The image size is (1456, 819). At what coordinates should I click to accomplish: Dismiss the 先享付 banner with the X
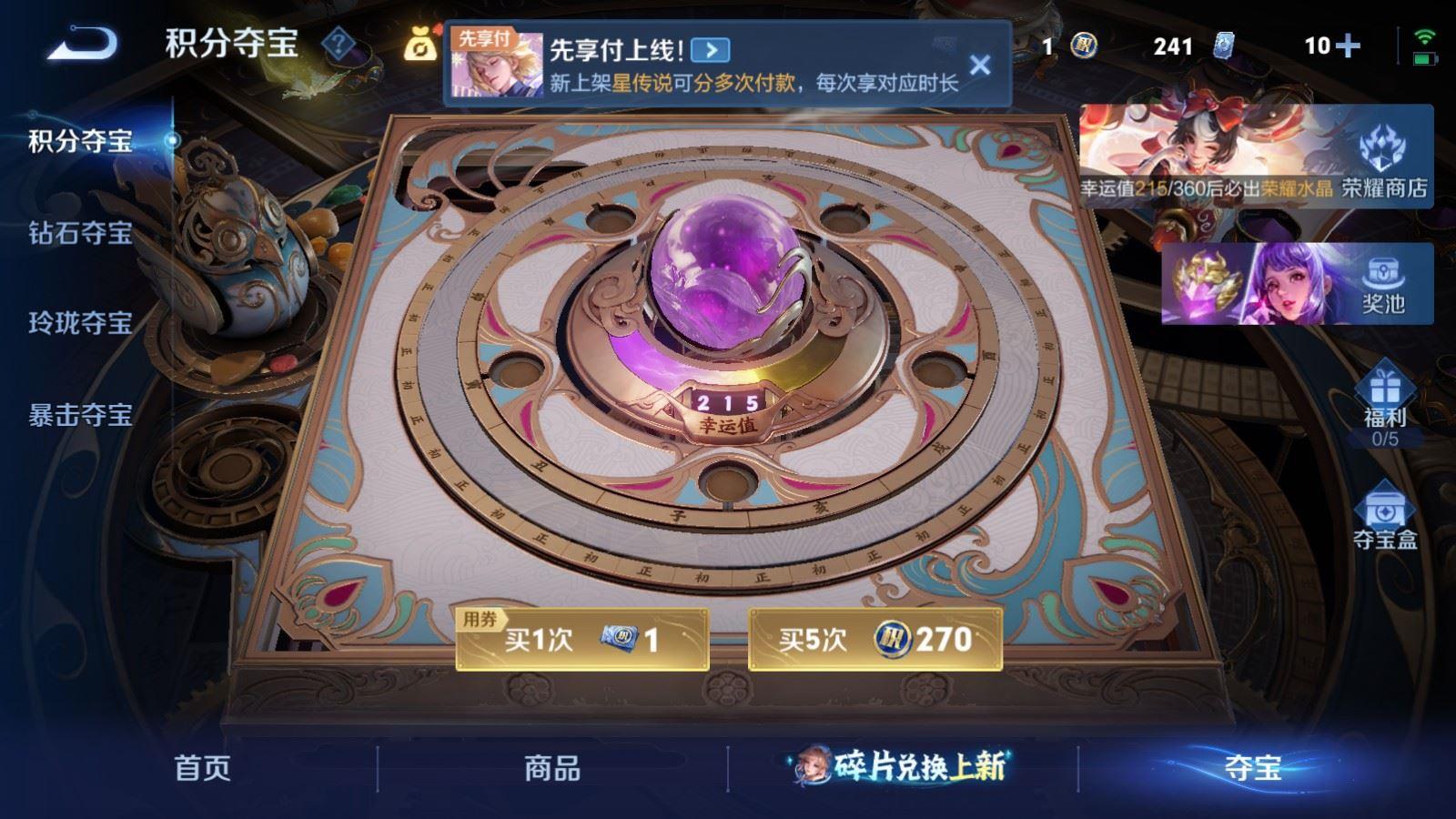pos(980,64)
